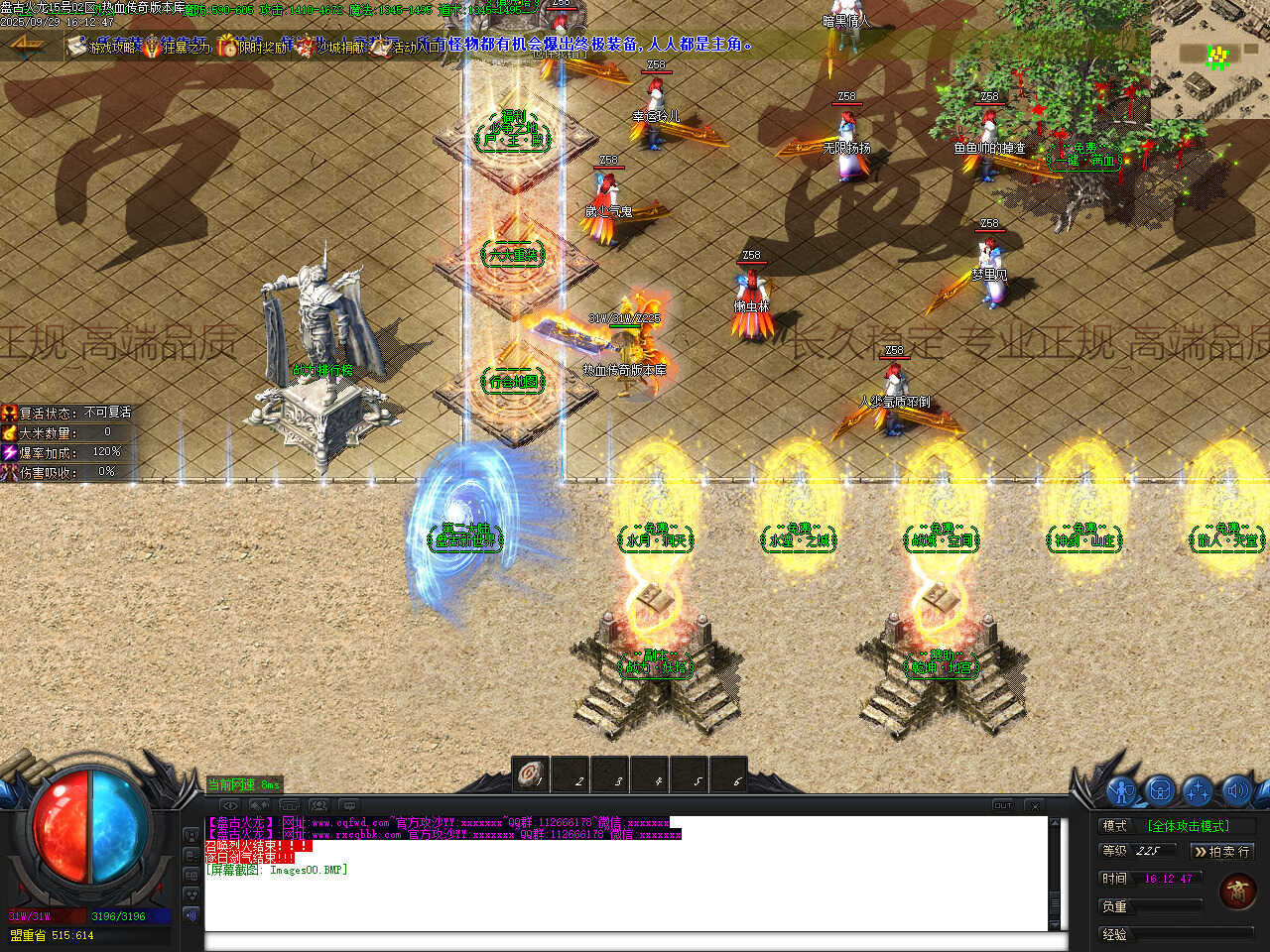Change the 全体攻击模式 attack mode
The image size is (1270, 952).
click(1188, 826)
